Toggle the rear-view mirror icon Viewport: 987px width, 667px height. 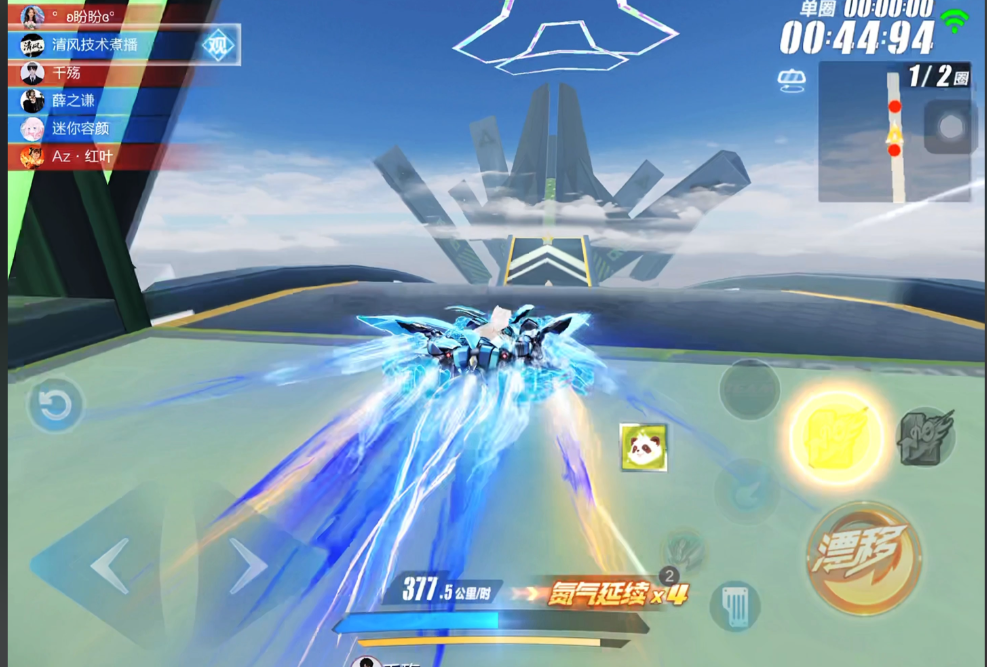[x=790, y=80]
